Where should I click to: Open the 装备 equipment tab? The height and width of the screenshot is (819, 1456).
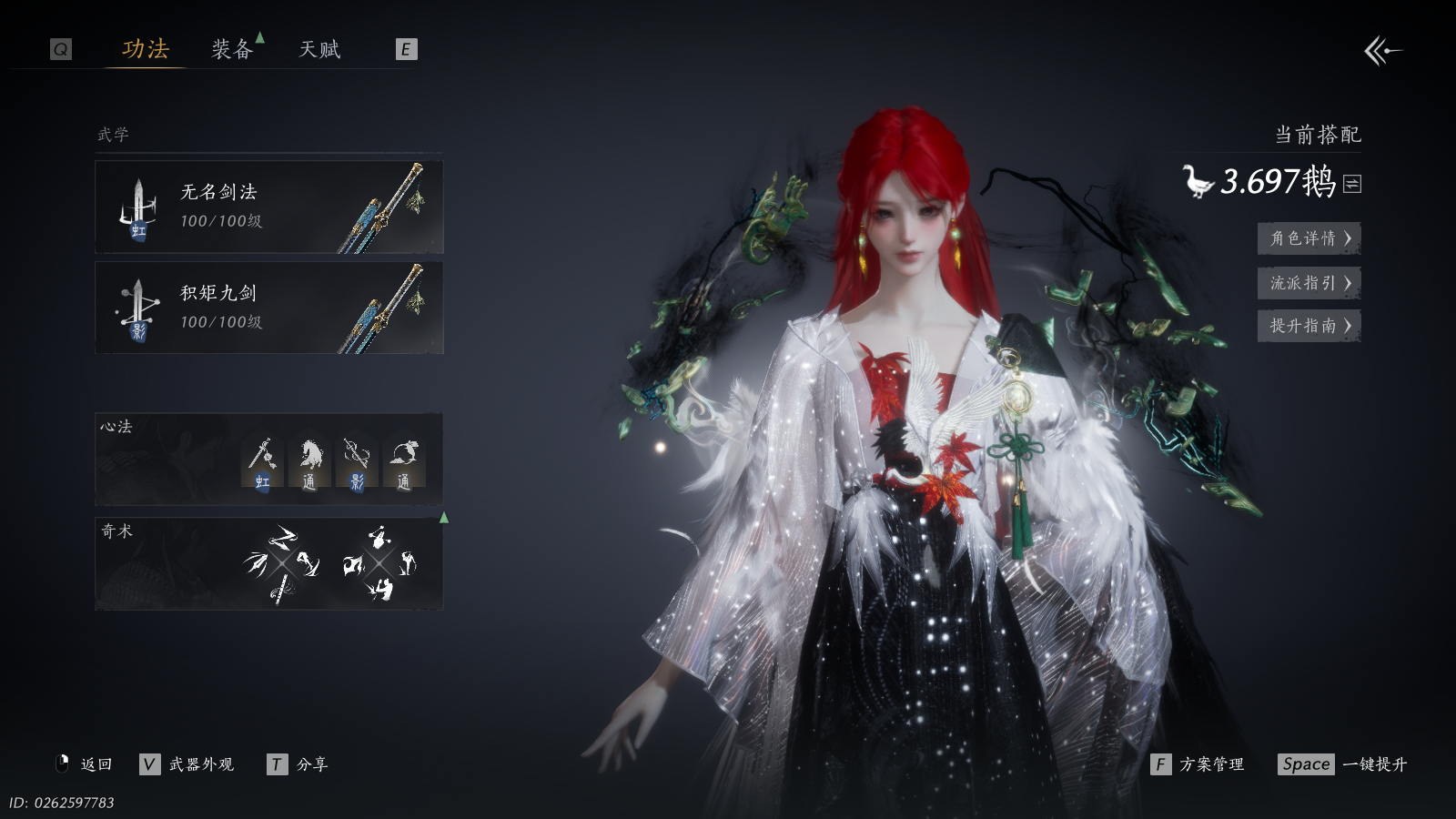click(x=232, y=49)
